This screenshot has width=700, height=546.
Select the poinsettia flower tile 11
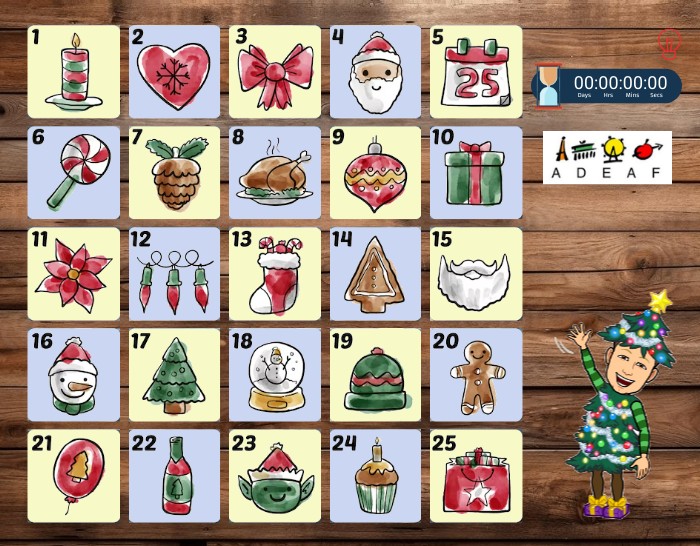(73, 274)
